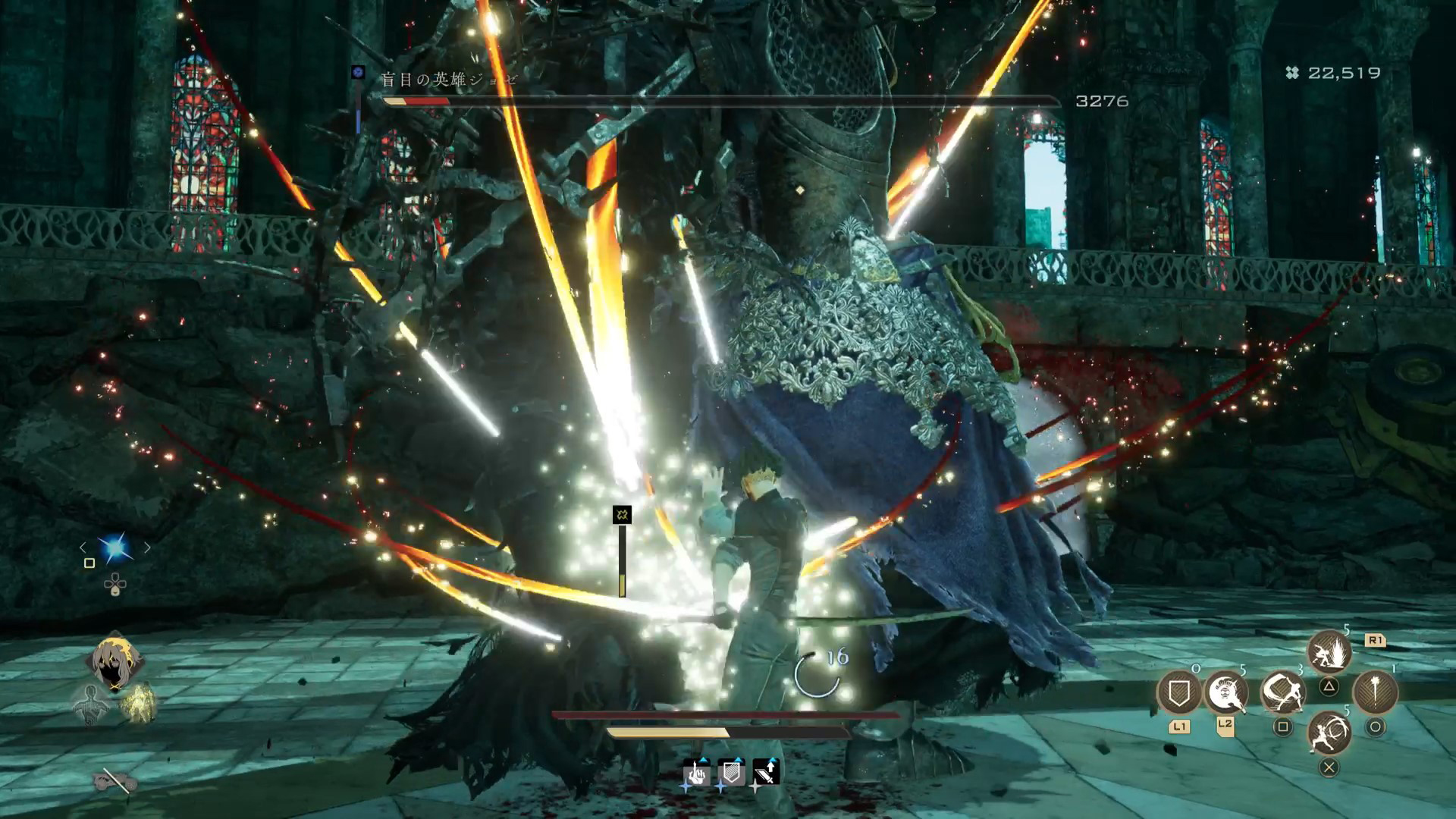Trigger the ground burst strike skill
Viewport: 1456px width, 819px height.
tap(1329, 653)
